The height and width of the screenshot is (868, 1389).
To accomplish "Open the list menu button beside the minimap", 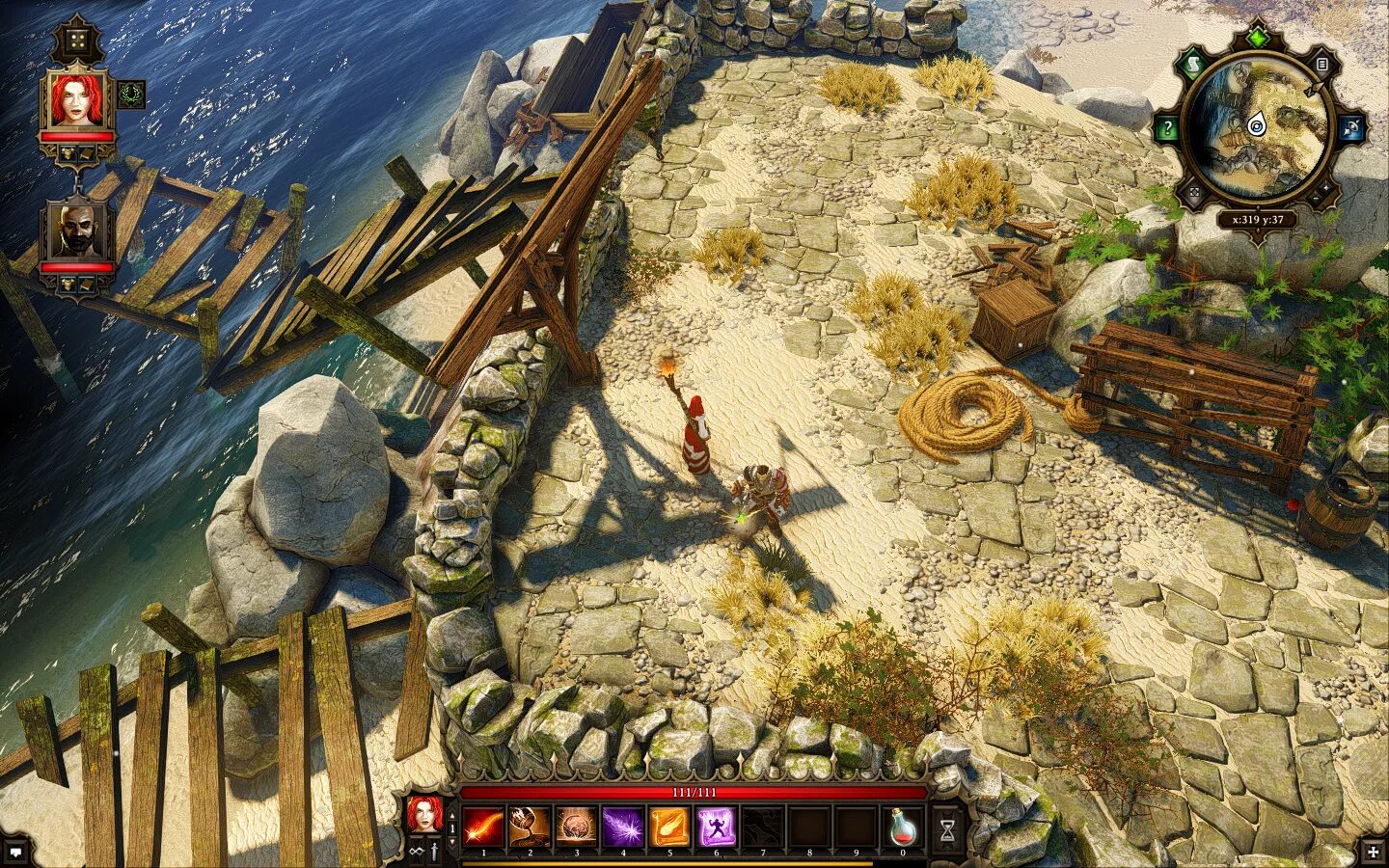I will coord(1322,65).
